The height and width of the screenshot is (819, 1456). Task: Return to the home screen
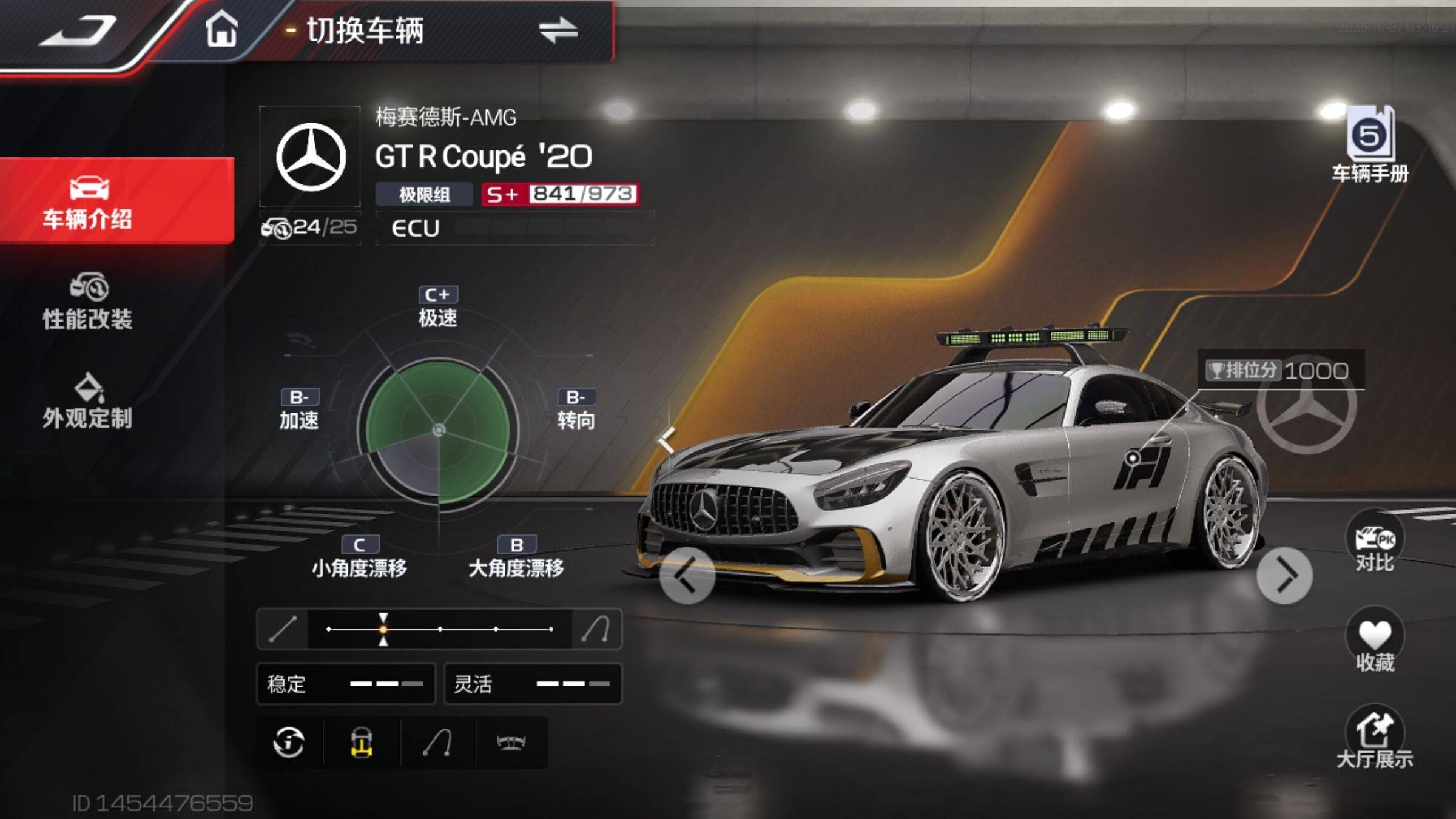tap(221, 29)
